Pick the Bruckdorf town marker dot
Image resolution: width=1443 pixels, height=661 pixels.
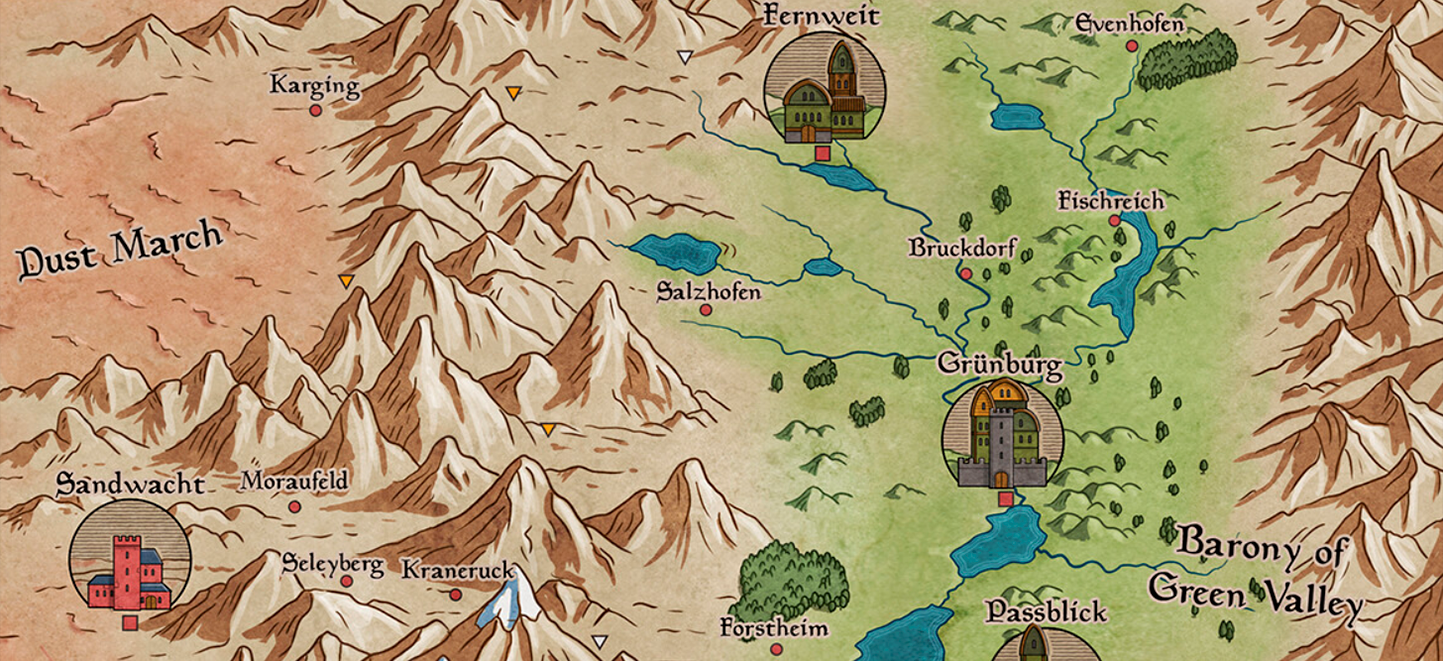coord(965,272)
